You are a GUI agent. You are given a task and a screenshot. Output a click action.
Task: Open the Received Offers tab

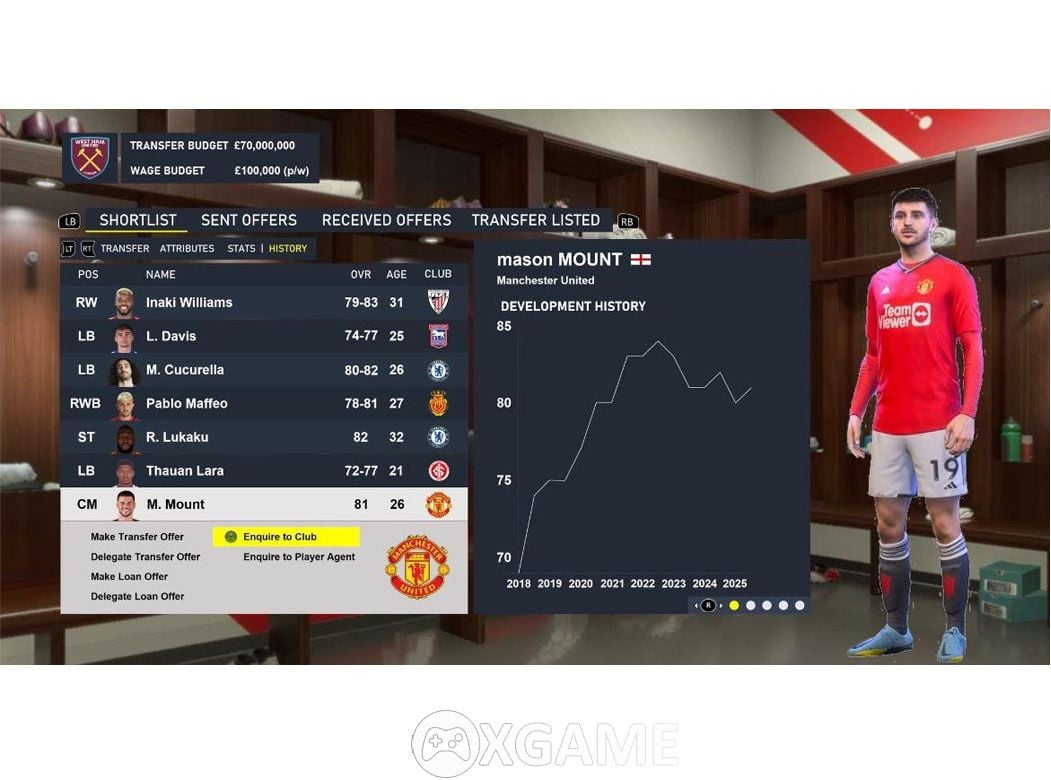[x=386, y=220]
